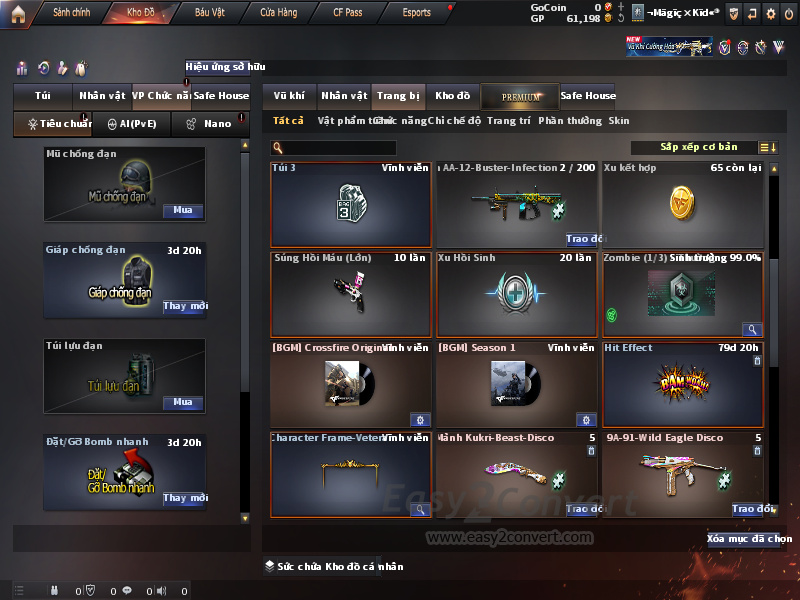Select the Súng Hồi Máu (Lớn) item

[x=350, y=295]
